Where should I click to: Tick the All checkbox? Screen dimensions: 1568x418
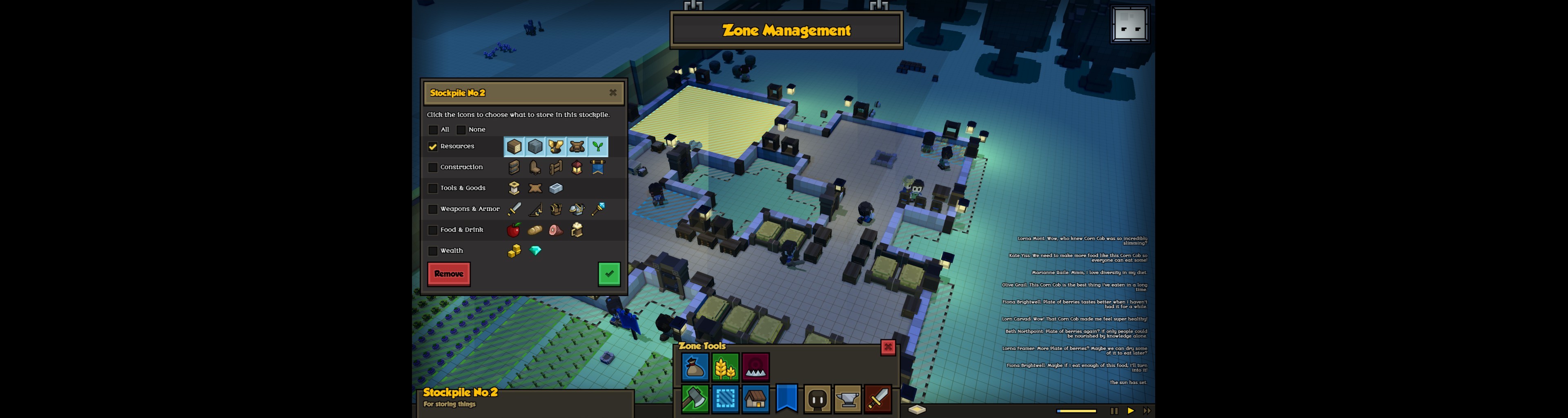click(433, 129)
